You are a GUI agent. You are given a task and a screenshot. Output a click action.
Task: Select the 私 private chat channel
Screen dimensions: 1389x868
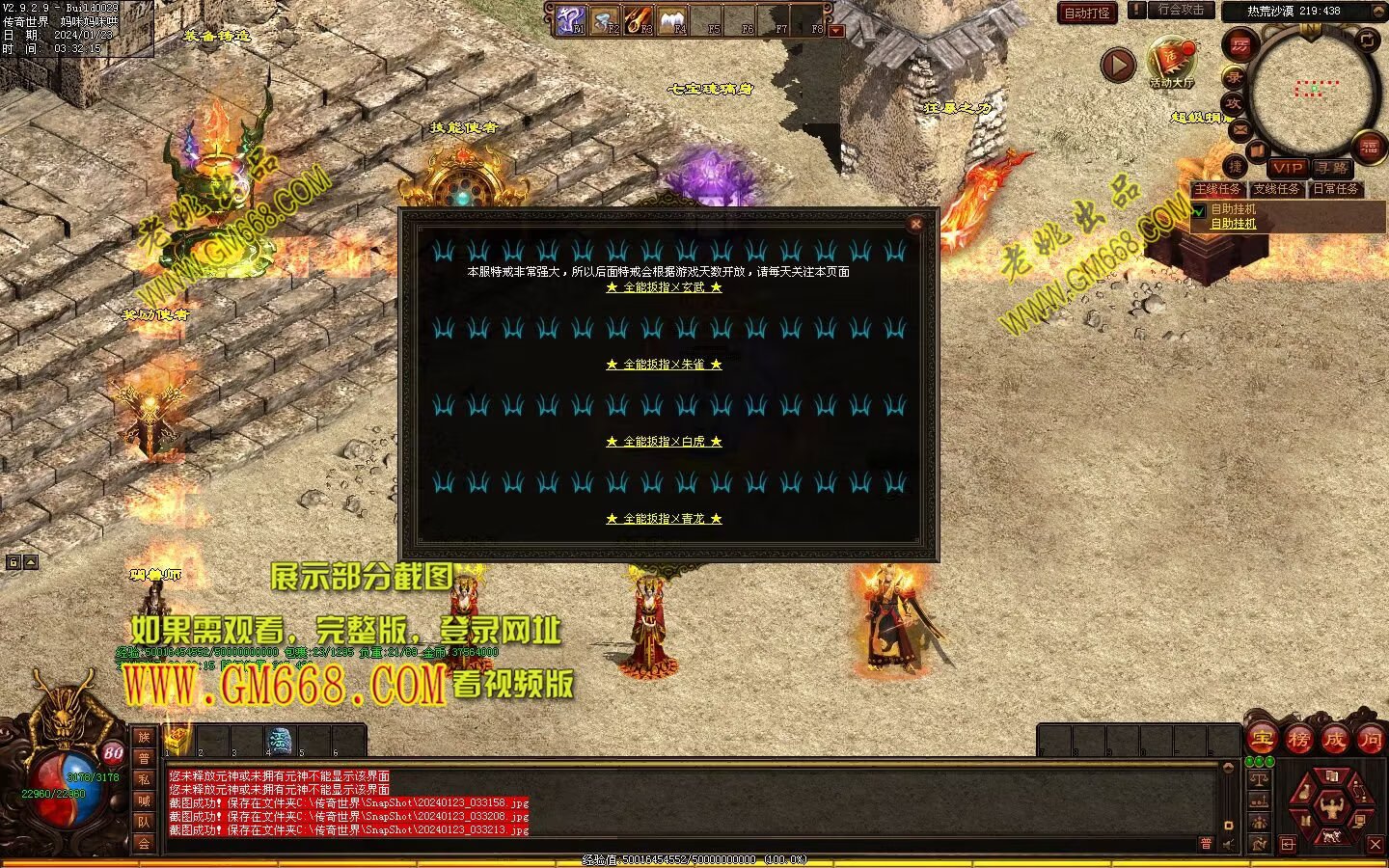pyautogui.click(x=144, y=779)
